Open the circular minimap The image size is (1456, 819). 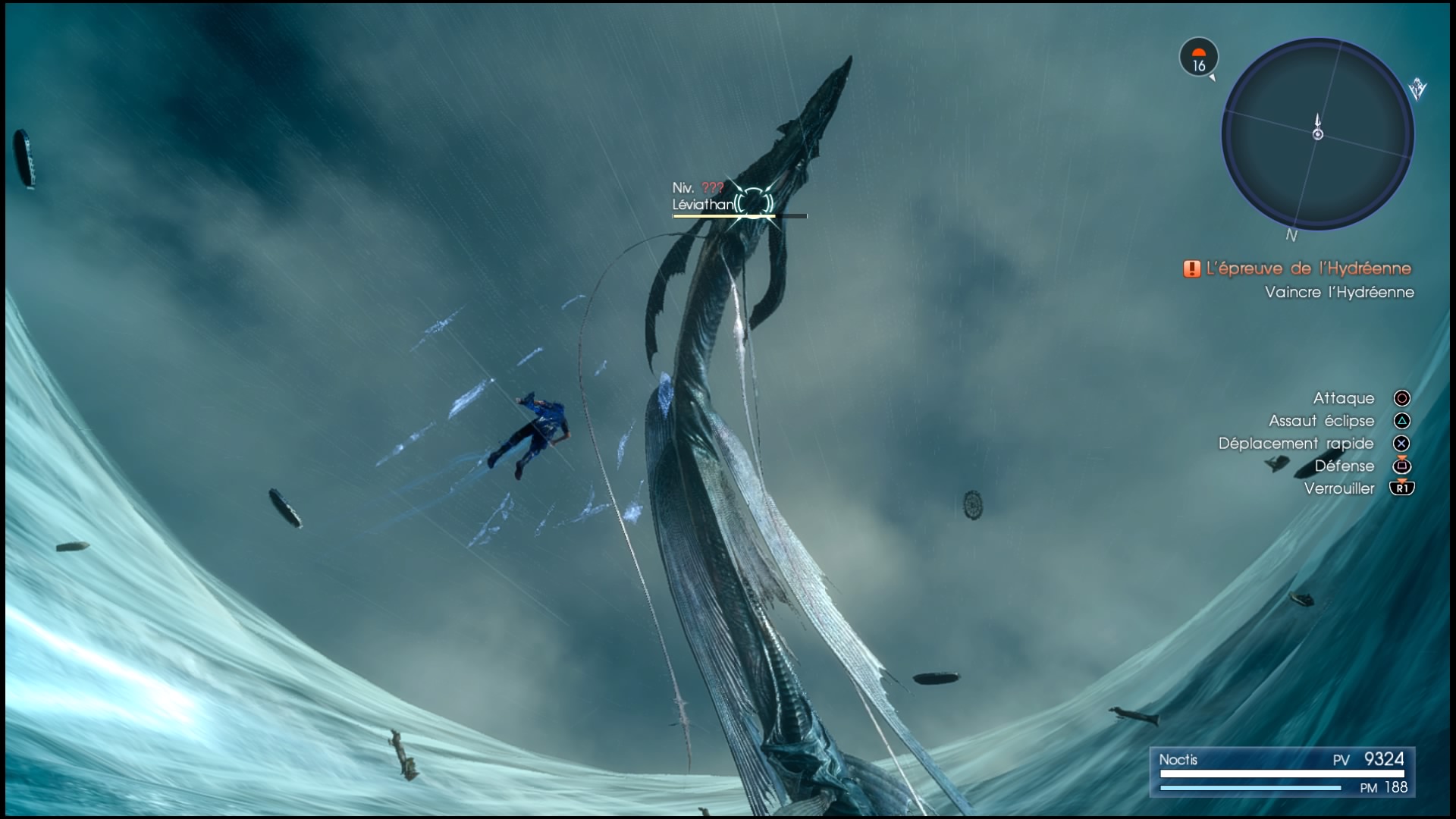coord(1317,134)
